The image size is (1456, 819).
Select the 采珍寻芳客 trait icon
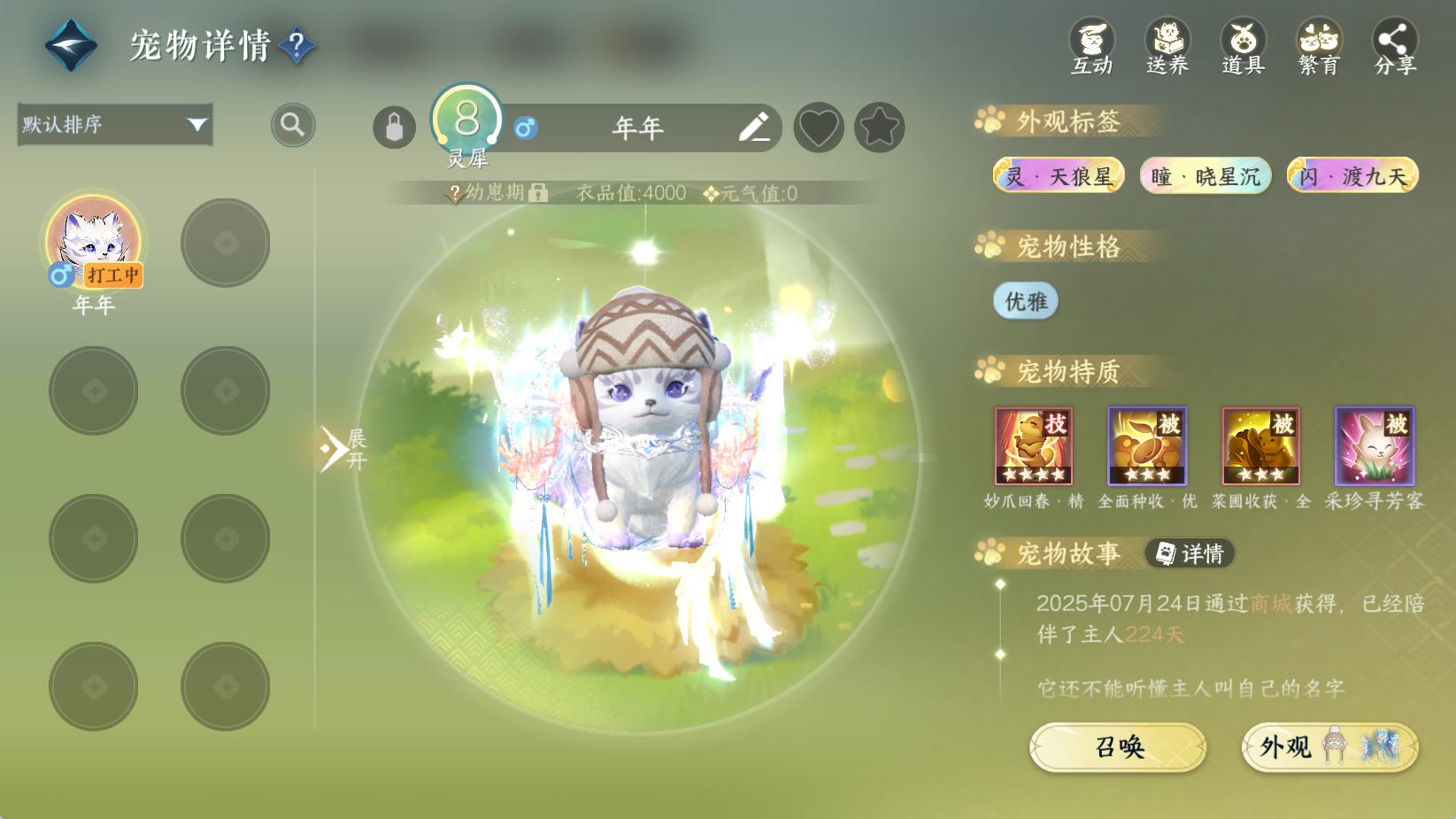1374,446
